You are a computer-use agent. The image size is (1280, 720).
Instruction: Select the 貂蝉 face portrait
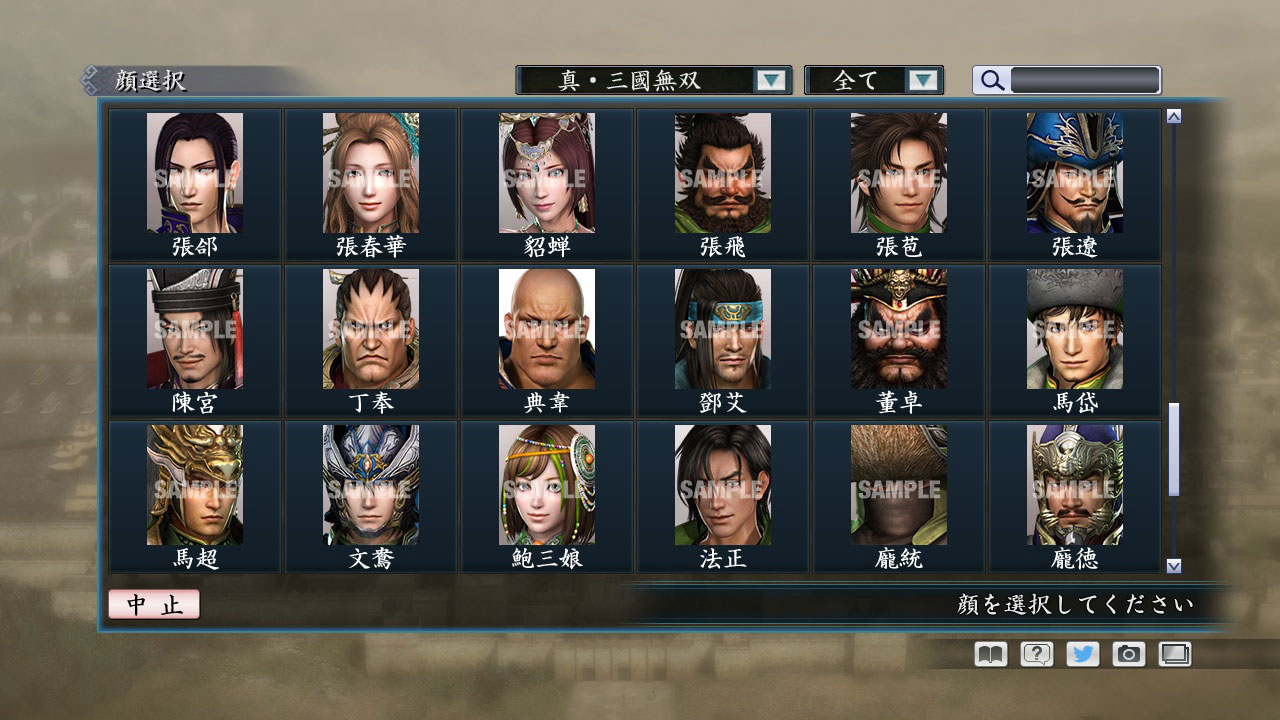coord(545,175)
